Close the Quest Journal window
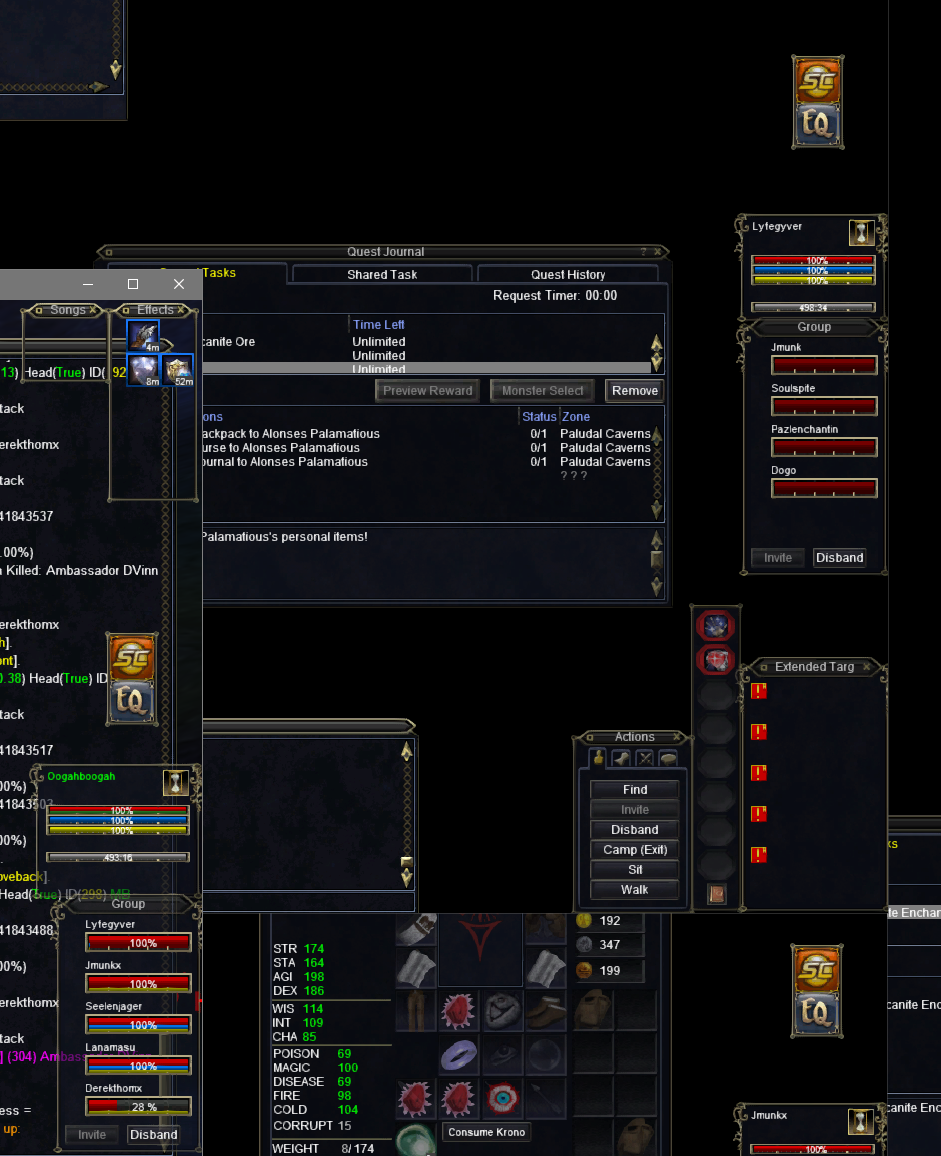 [x=658, y=252]
